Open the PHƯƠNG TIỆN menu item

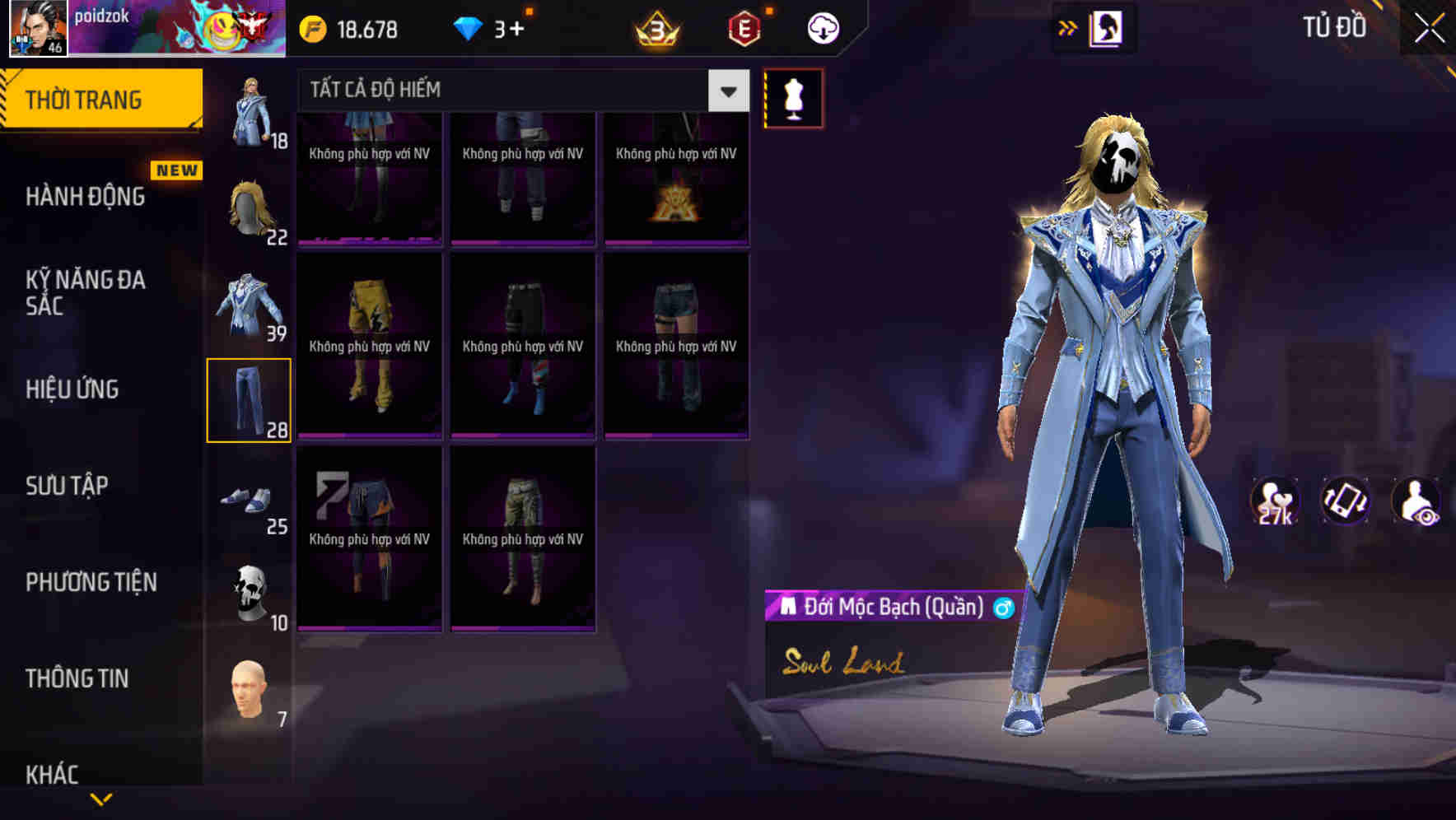(x=91, y=582)
